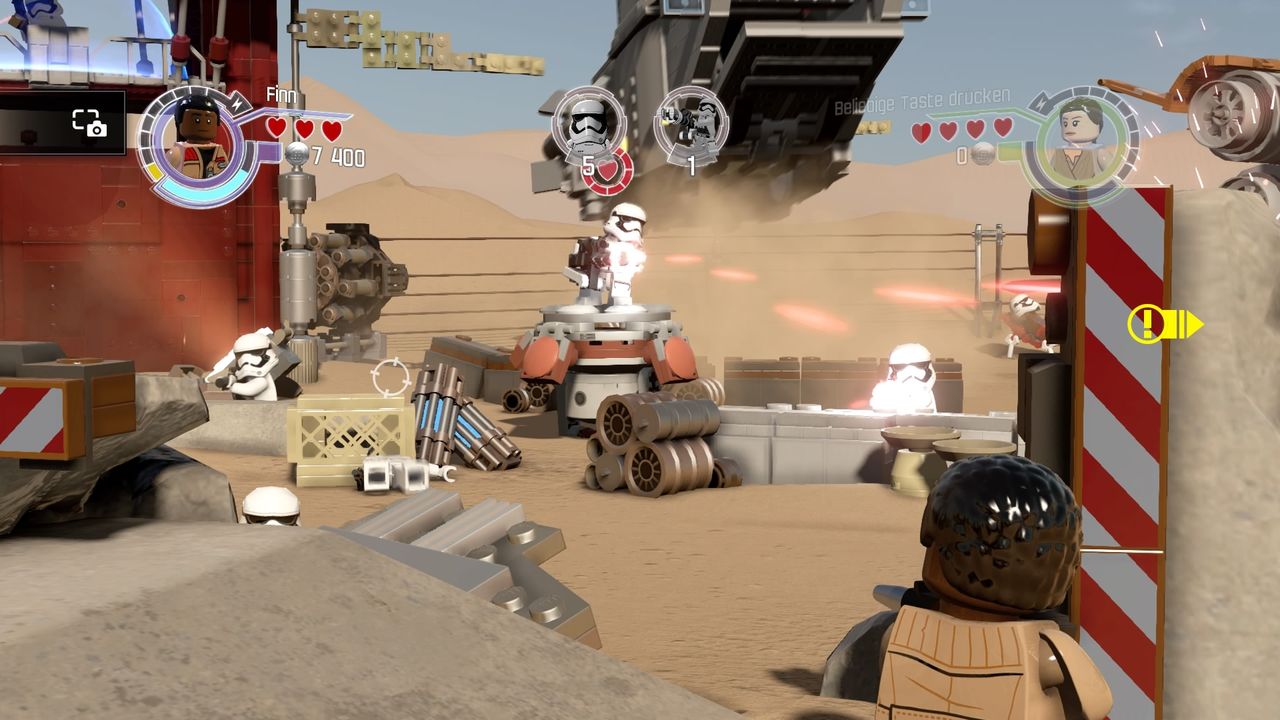Viewport: 1280px width, 720px height.
Task: Select Finn's character portrait
Action: pyautogui.click(x=195, y=141)
